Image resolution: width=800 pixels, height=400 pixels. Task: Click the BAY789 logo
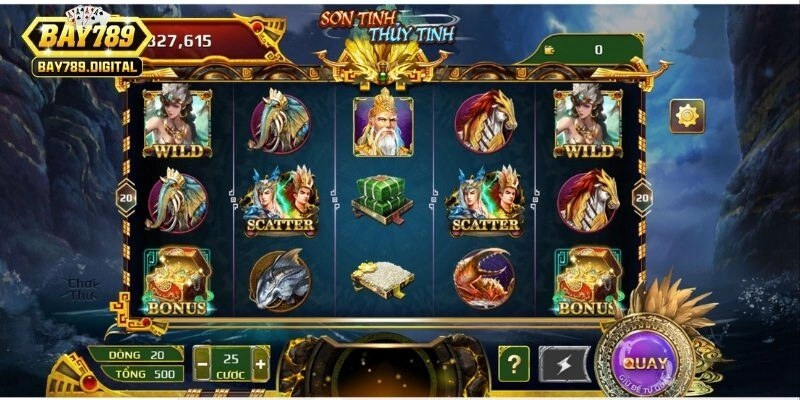pyautogui.click(x=87, y=38)
